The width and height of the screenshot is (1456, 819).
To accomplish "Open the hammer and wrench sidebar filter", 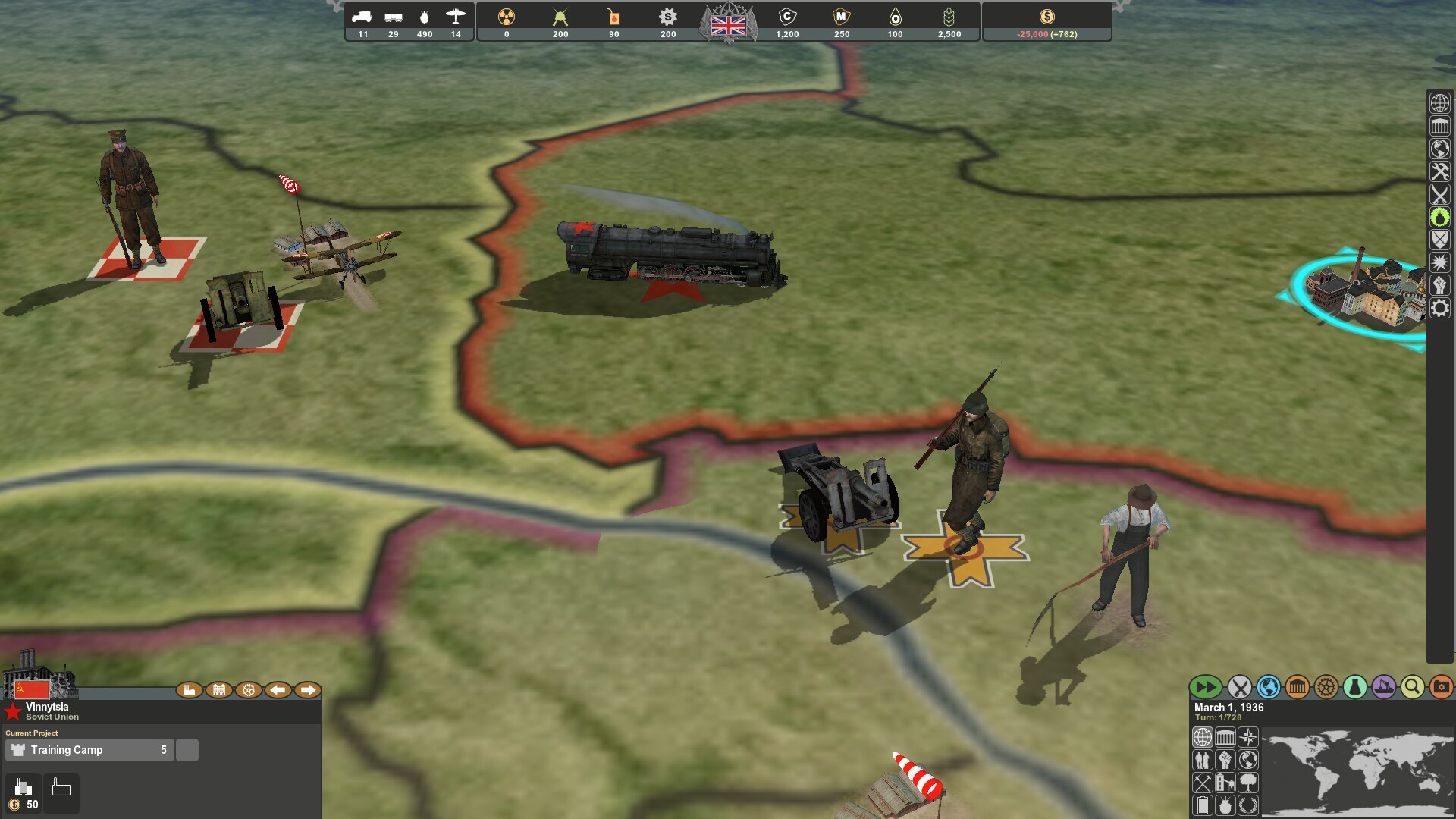I will tap(1439, 172).
